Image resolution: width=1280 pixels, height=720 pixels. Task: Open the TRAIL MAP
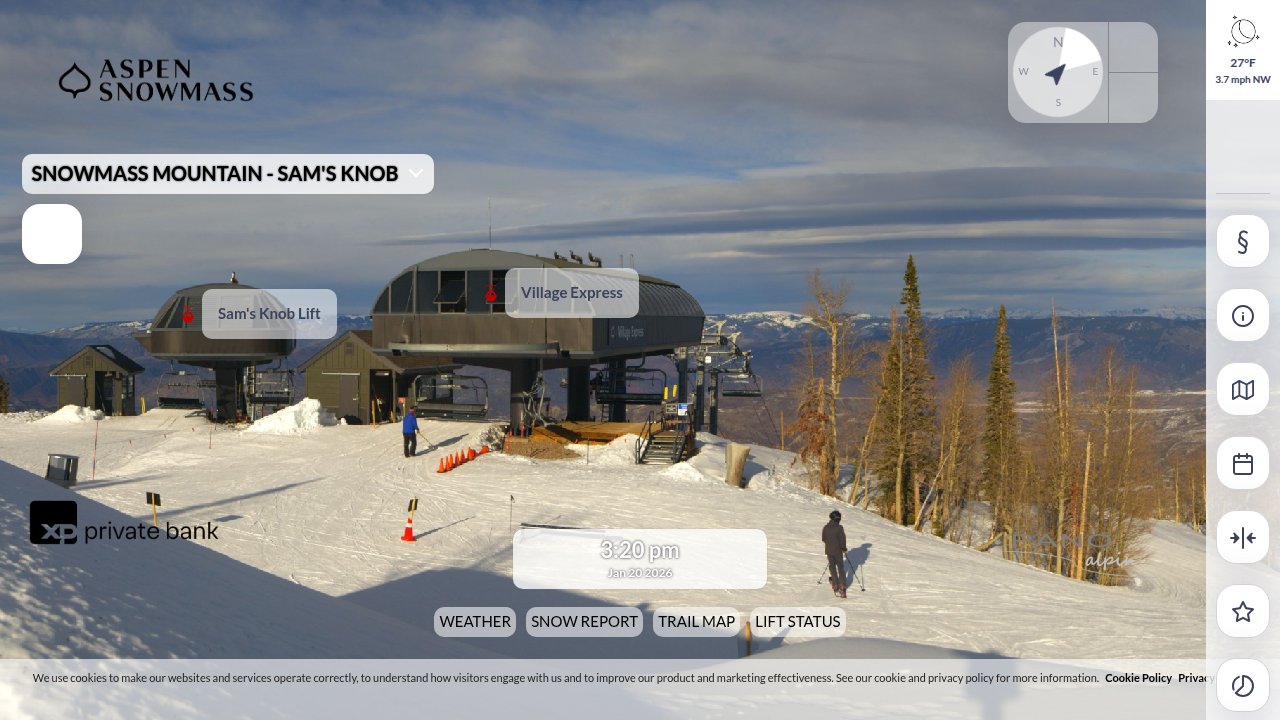[696, 622]
